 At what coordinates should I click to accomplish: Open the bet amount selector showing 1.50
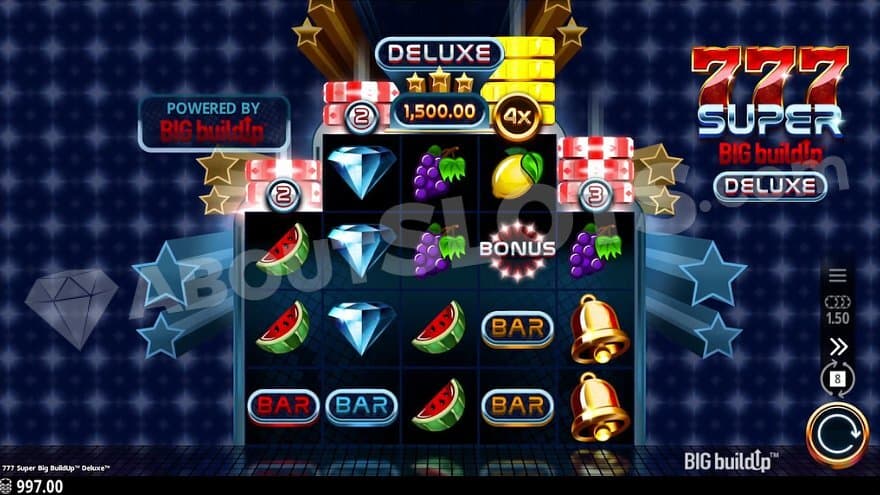pos(838,310)
